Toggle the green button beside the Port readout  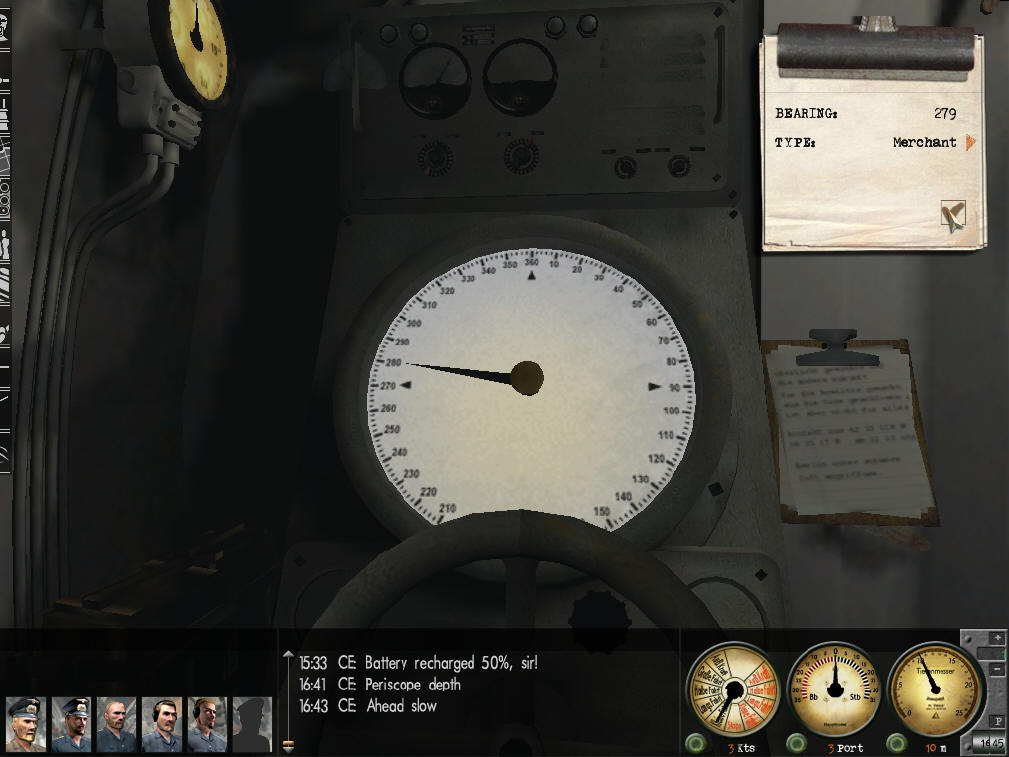[796, 744]
